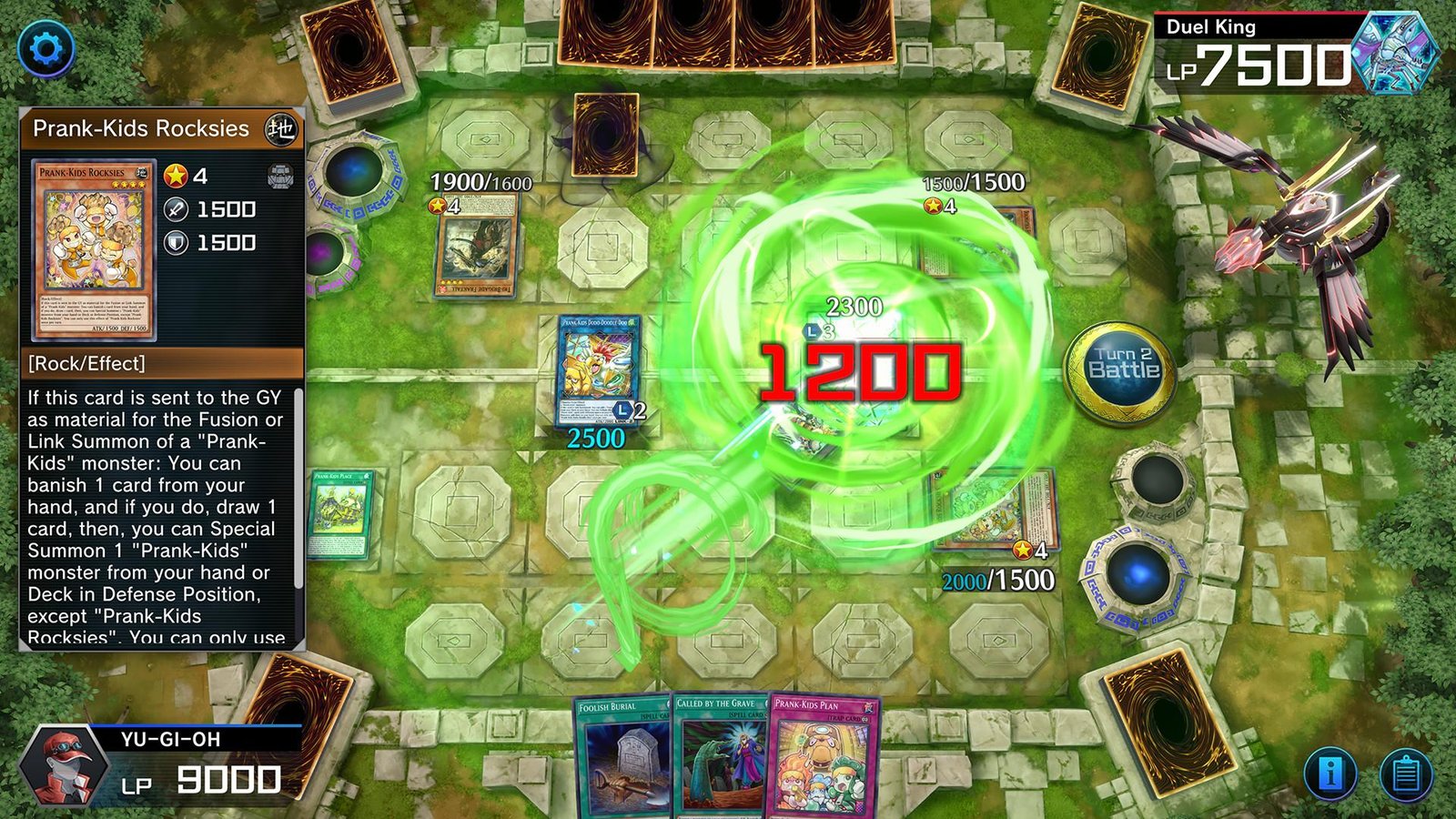Viewport: 1456px width, 819px height.
Task: Click the Rock/Effect type label
Action: coord(87,362)
